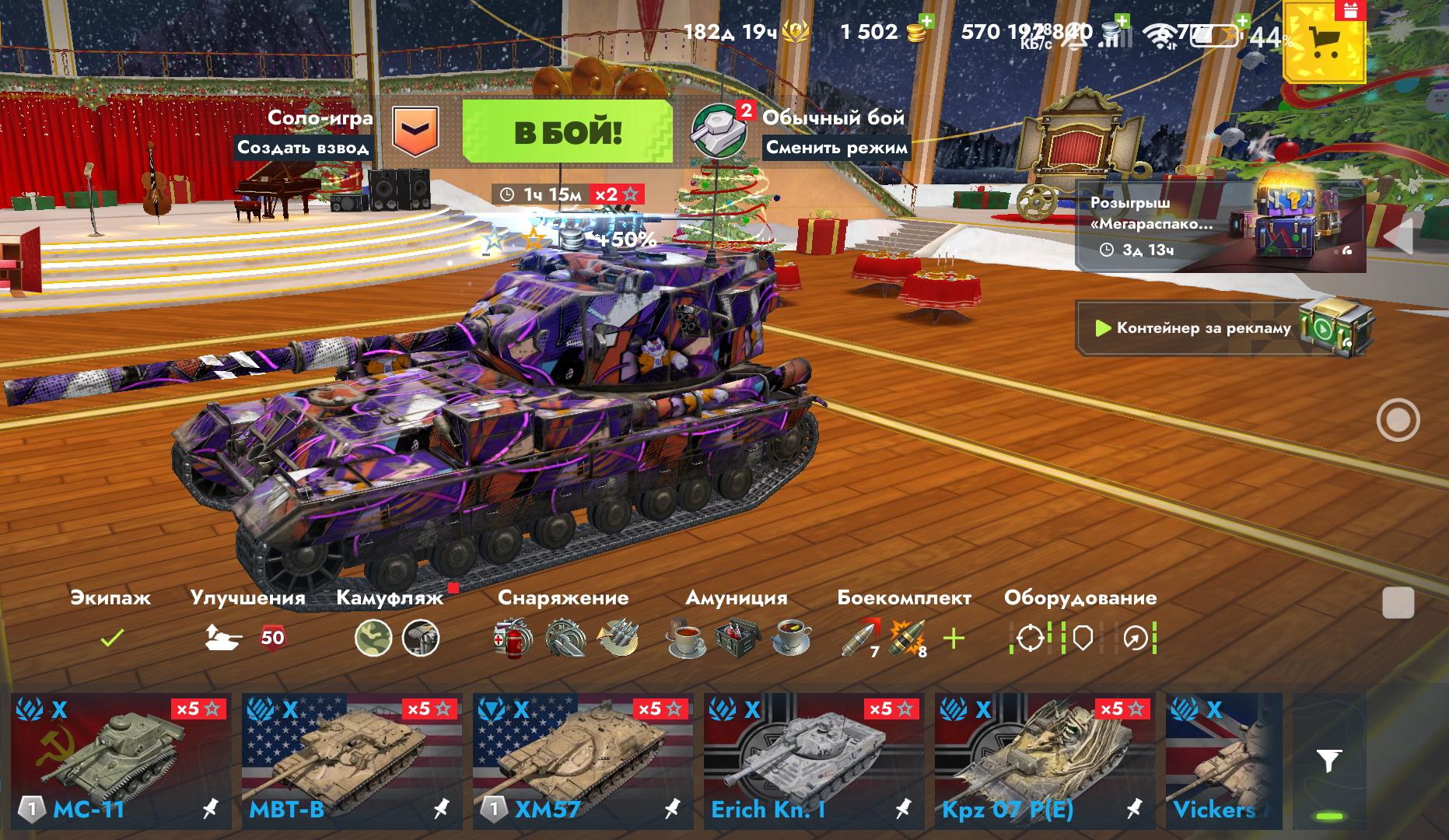Expand the orange platoon dropdown arrow
Image resolution: width=1449 pixels, height=840 pixels.
(x=415, y=131)
